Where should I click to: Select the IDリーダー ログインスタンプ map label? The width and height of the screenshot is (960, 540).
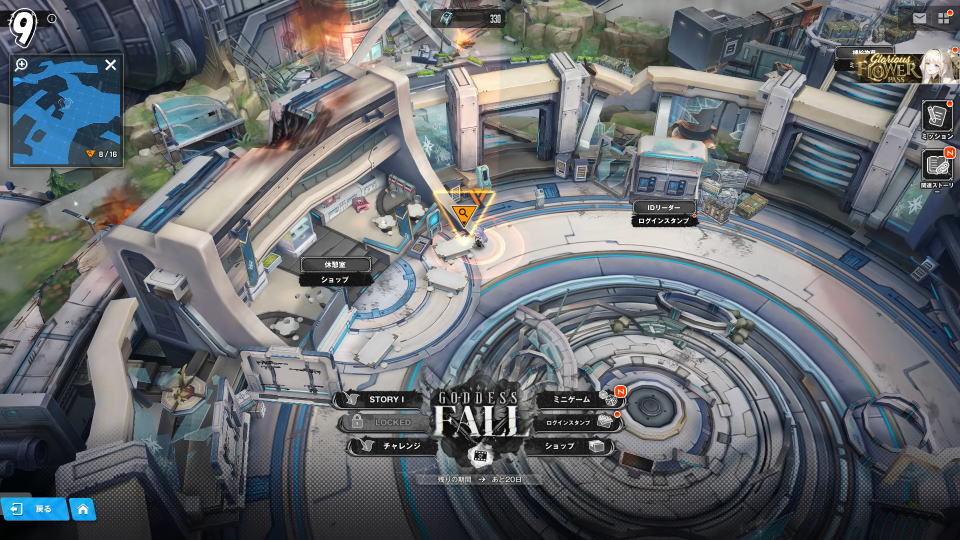[663, 213]
